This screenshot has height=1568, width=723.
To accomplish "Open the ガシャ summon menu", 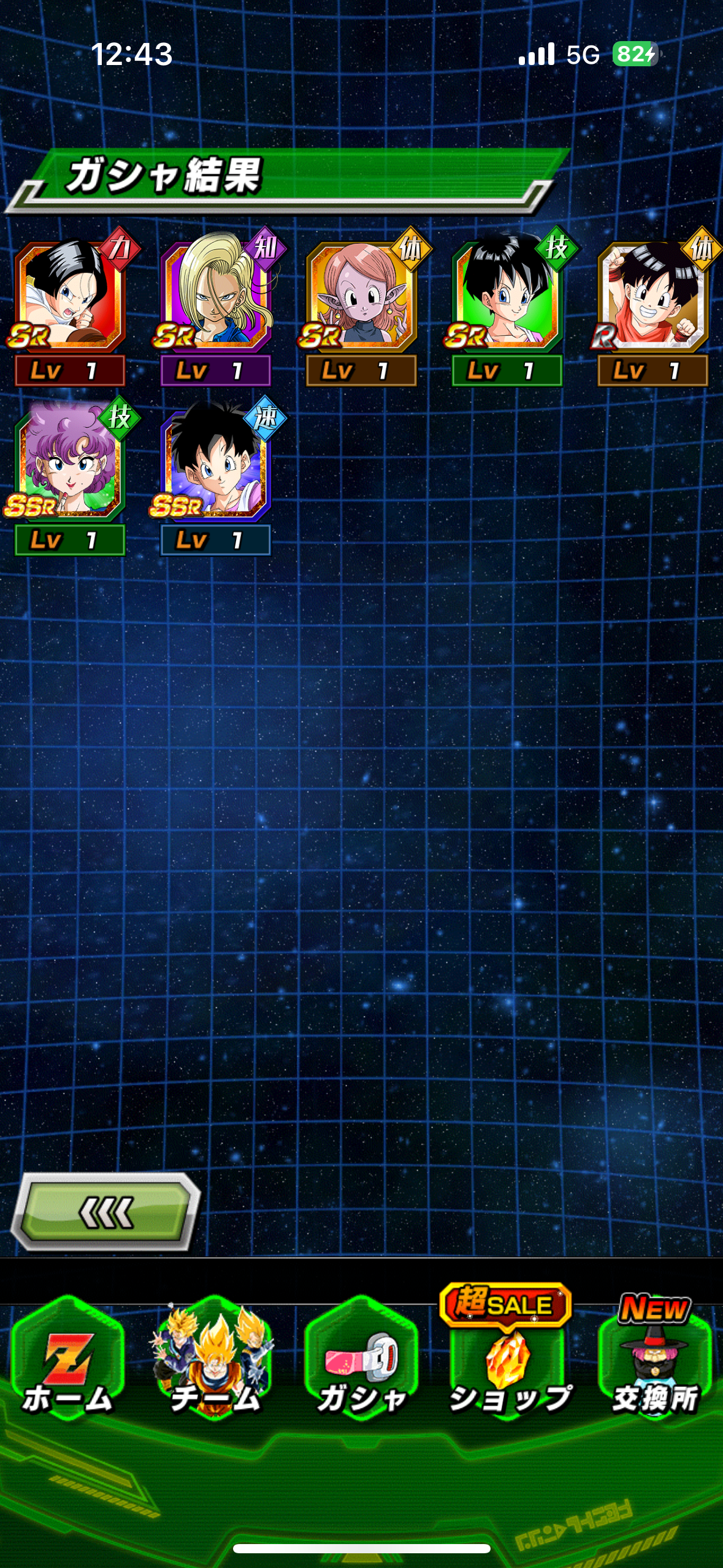I will [x=361, y=1363].
